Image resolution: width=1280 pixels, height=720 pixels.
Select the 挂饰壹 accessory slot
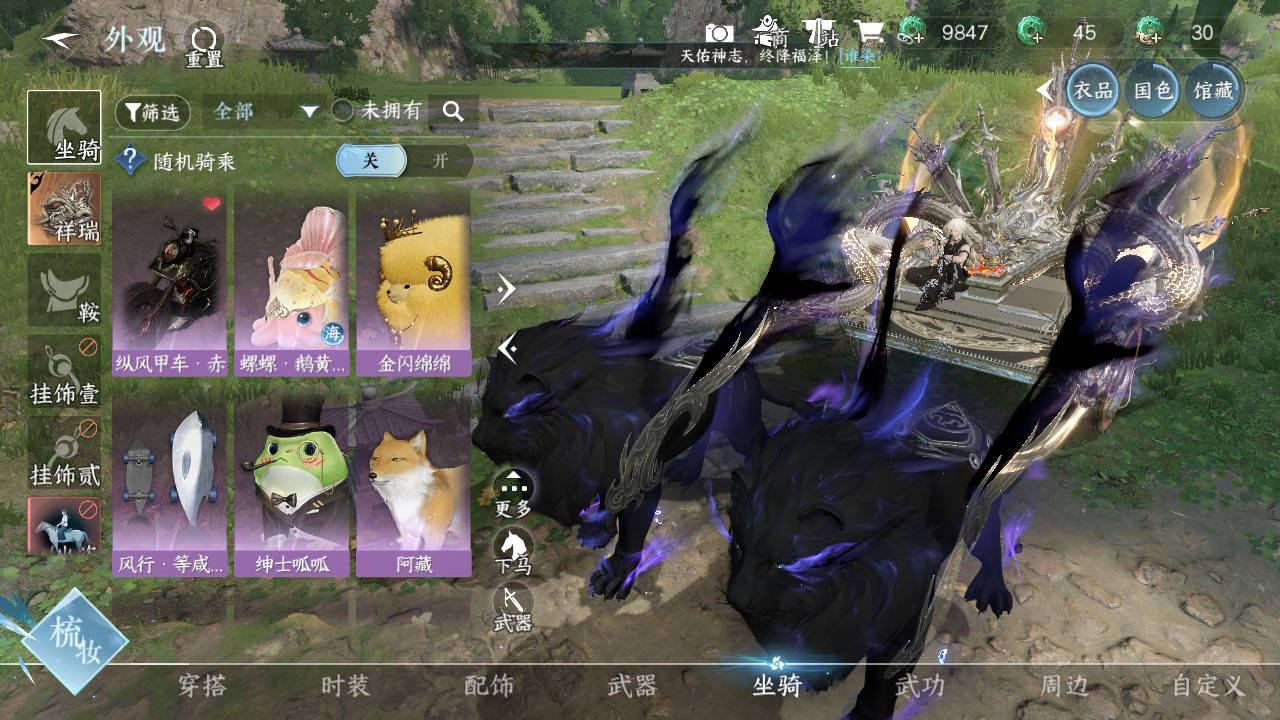click(x=64, y=371)
